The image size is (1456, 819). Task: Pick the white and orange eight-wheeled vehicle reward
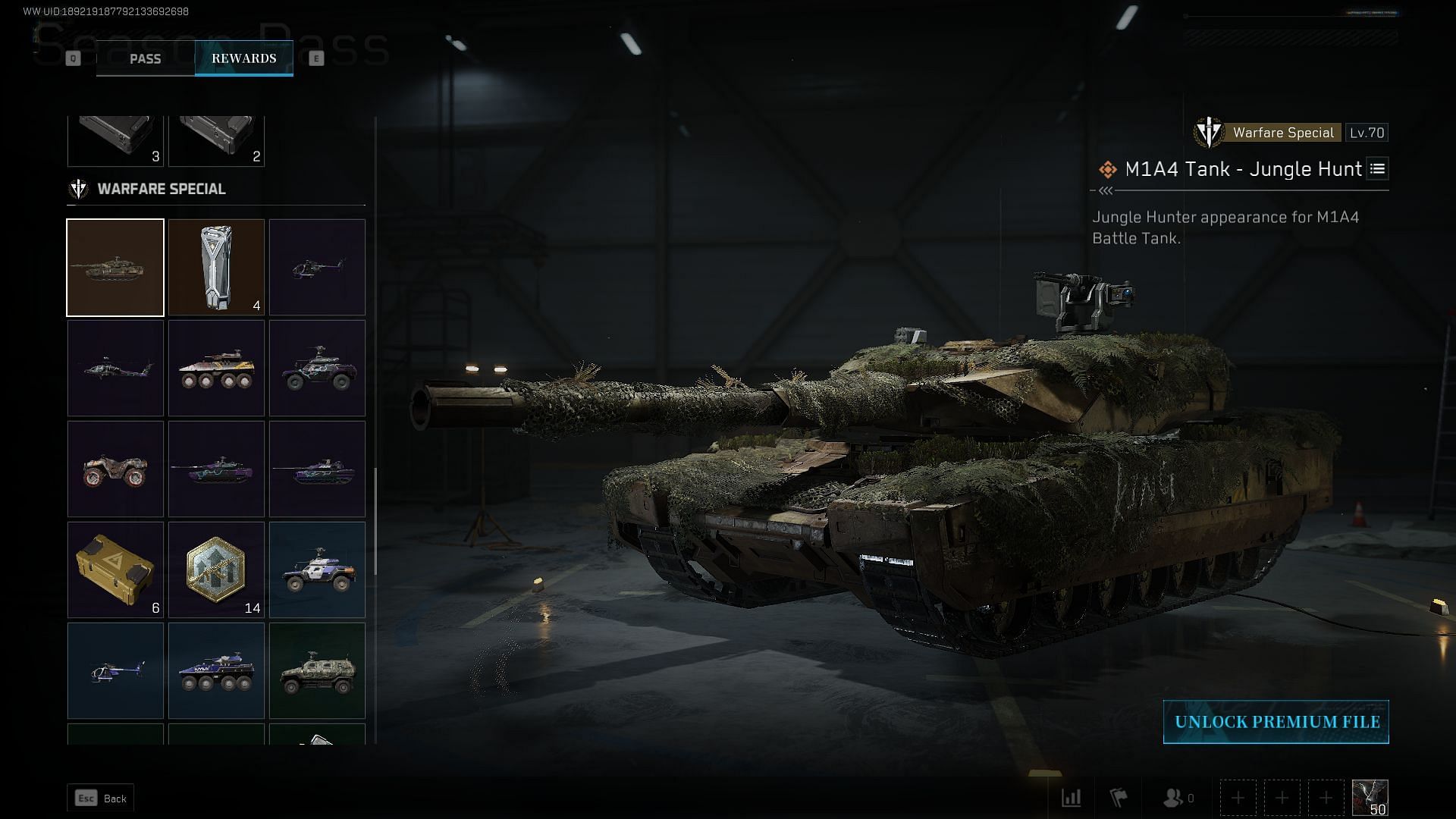(216, 369)
